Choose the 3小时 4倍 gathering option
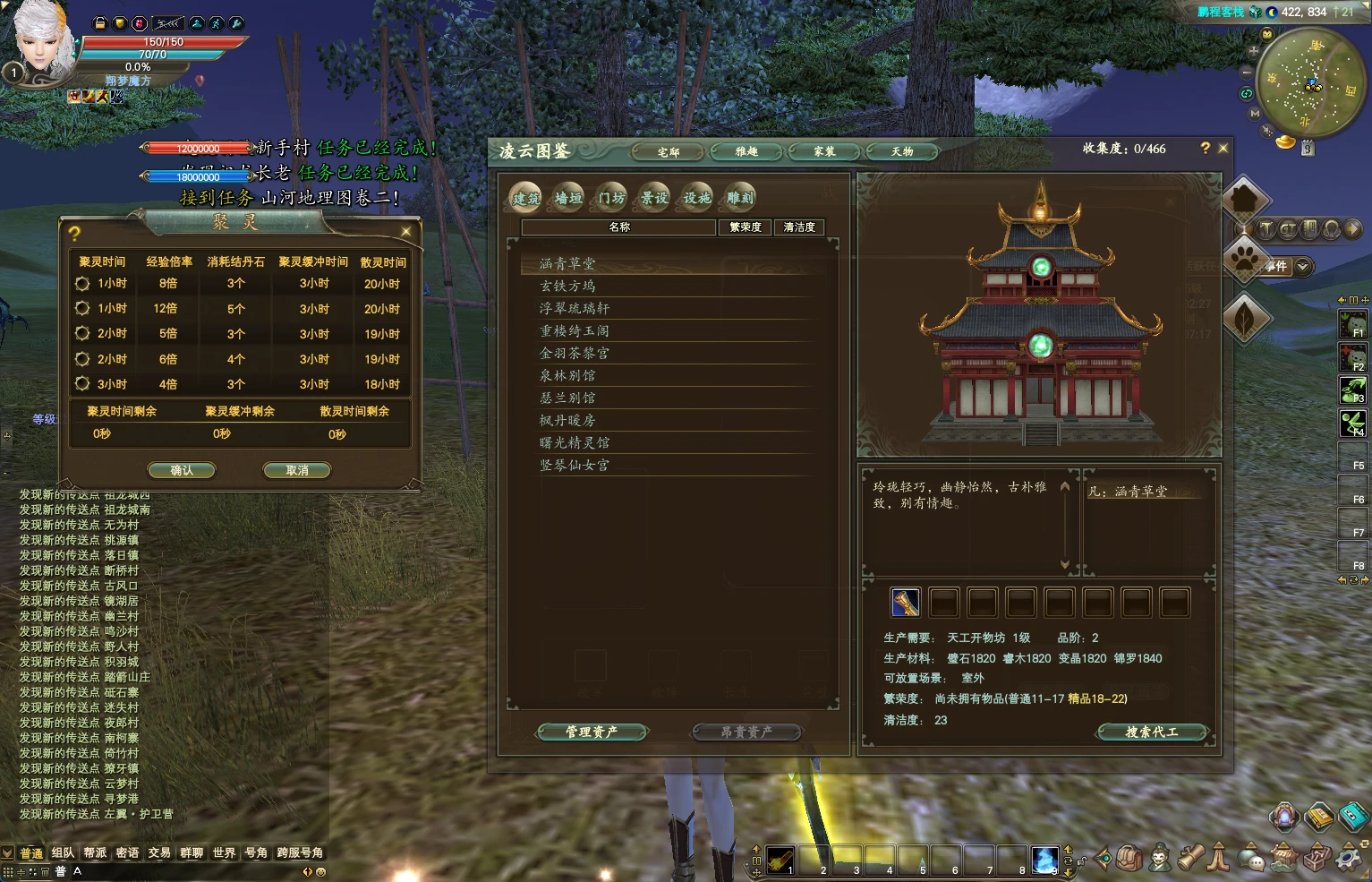This screenshot has width=1372, height=882. [x=82, y=383]
